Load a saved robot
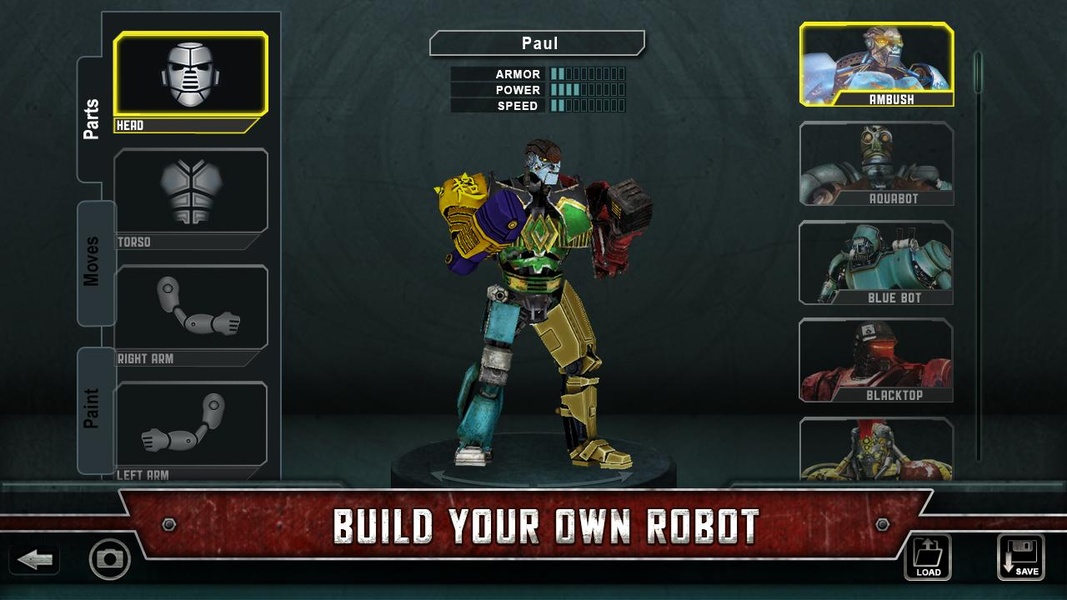Screen dimensions: 1067x600 coord(927,558)
